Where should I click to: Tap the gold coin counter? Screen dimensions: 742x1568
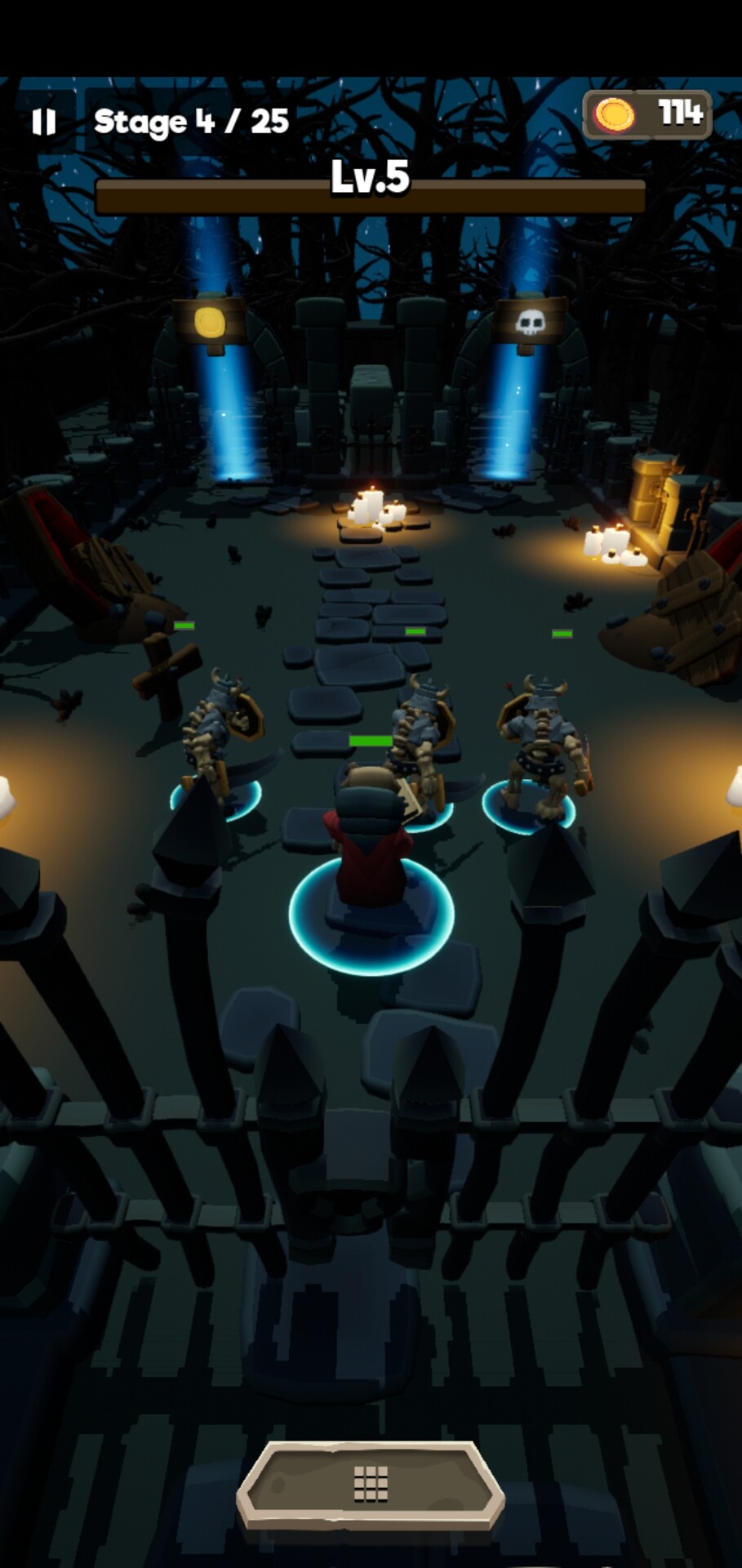coord(647,114)
